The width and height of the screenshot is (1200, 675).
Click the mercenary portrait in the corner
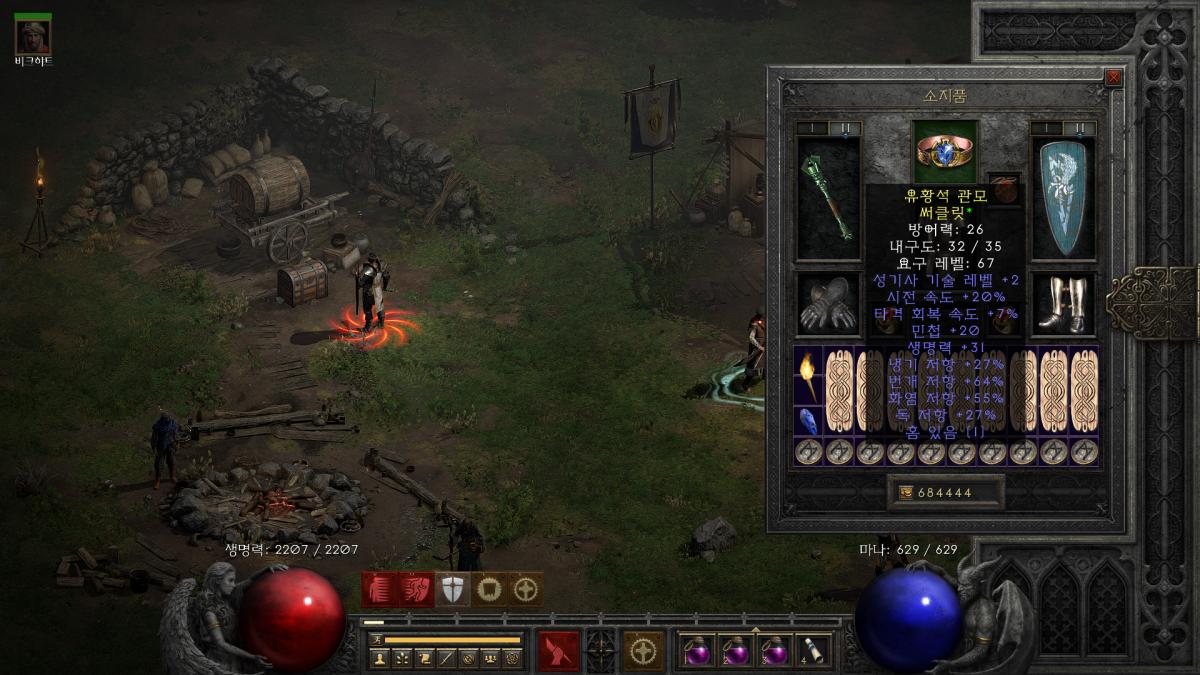click(x=33, y=37)
